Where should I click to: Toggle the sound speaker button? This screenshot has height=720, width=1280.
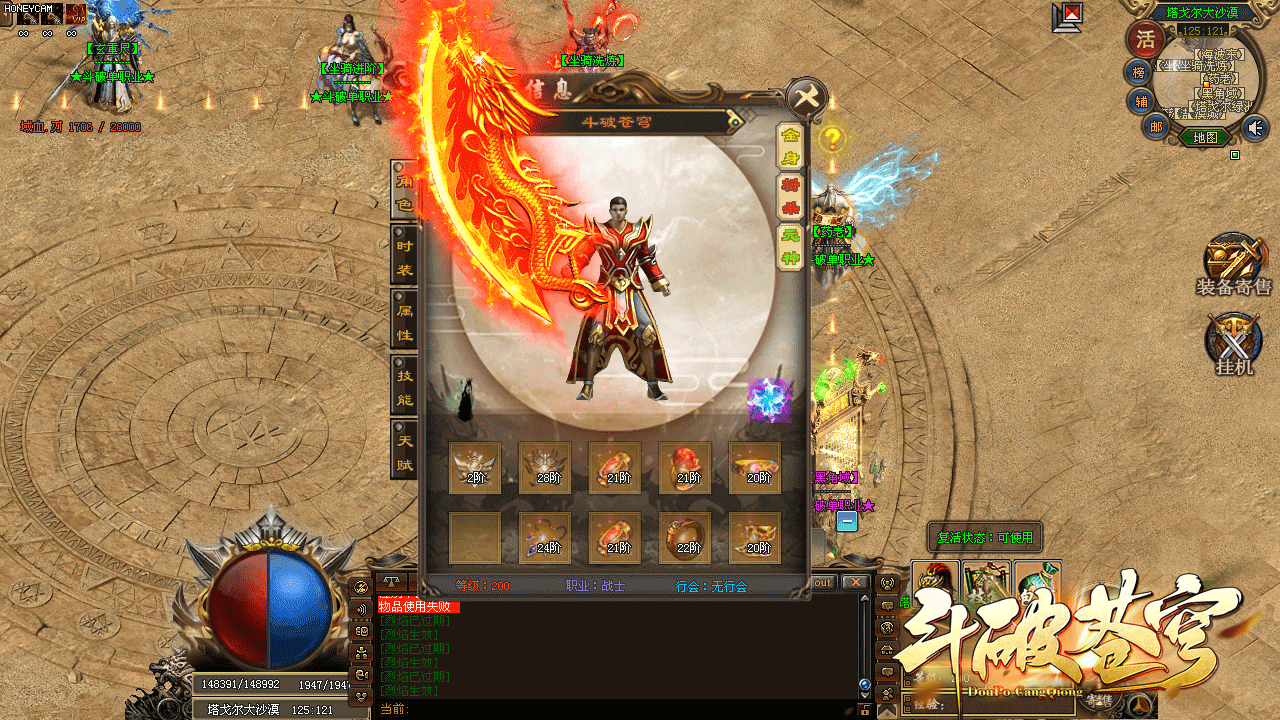pos(1254,127)
